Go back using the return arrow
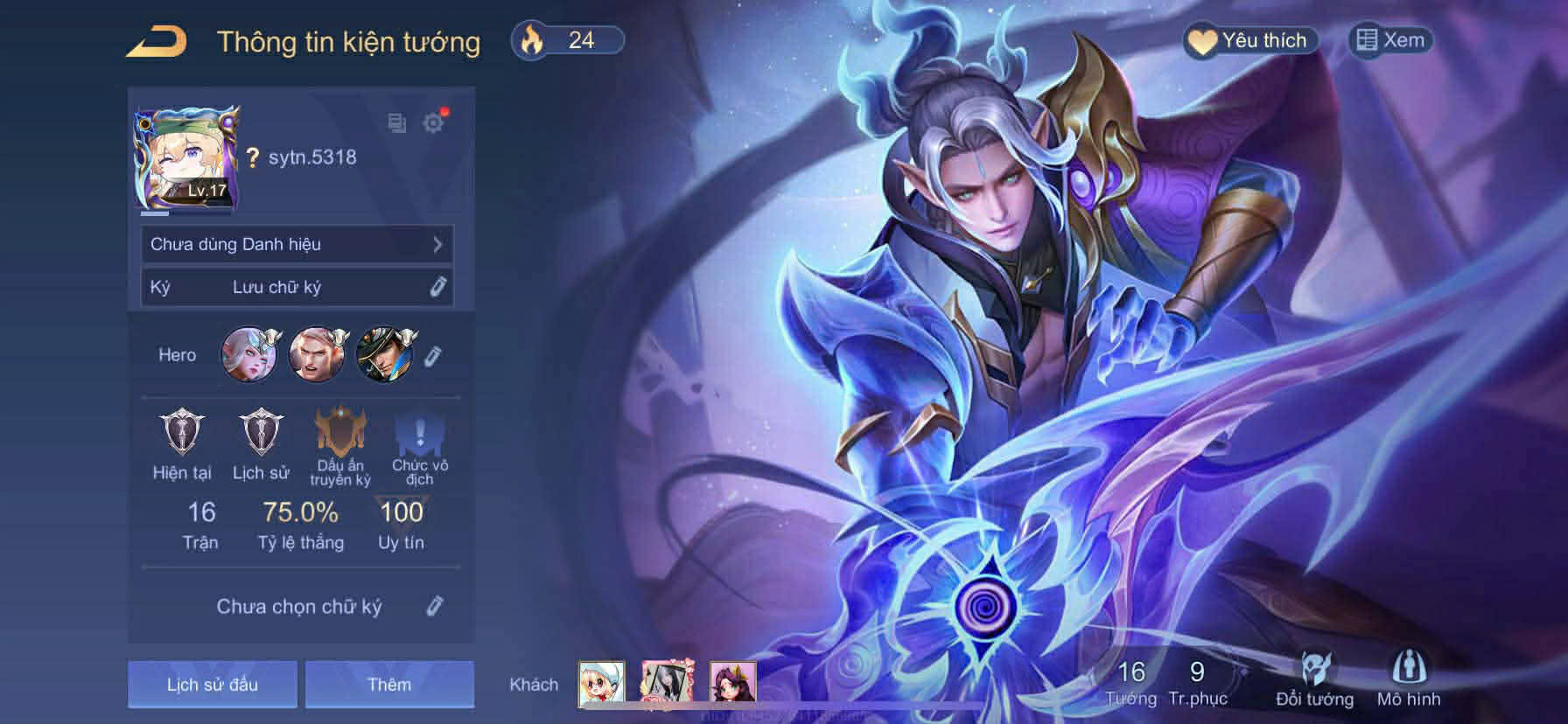 click(x=157, y=41)
